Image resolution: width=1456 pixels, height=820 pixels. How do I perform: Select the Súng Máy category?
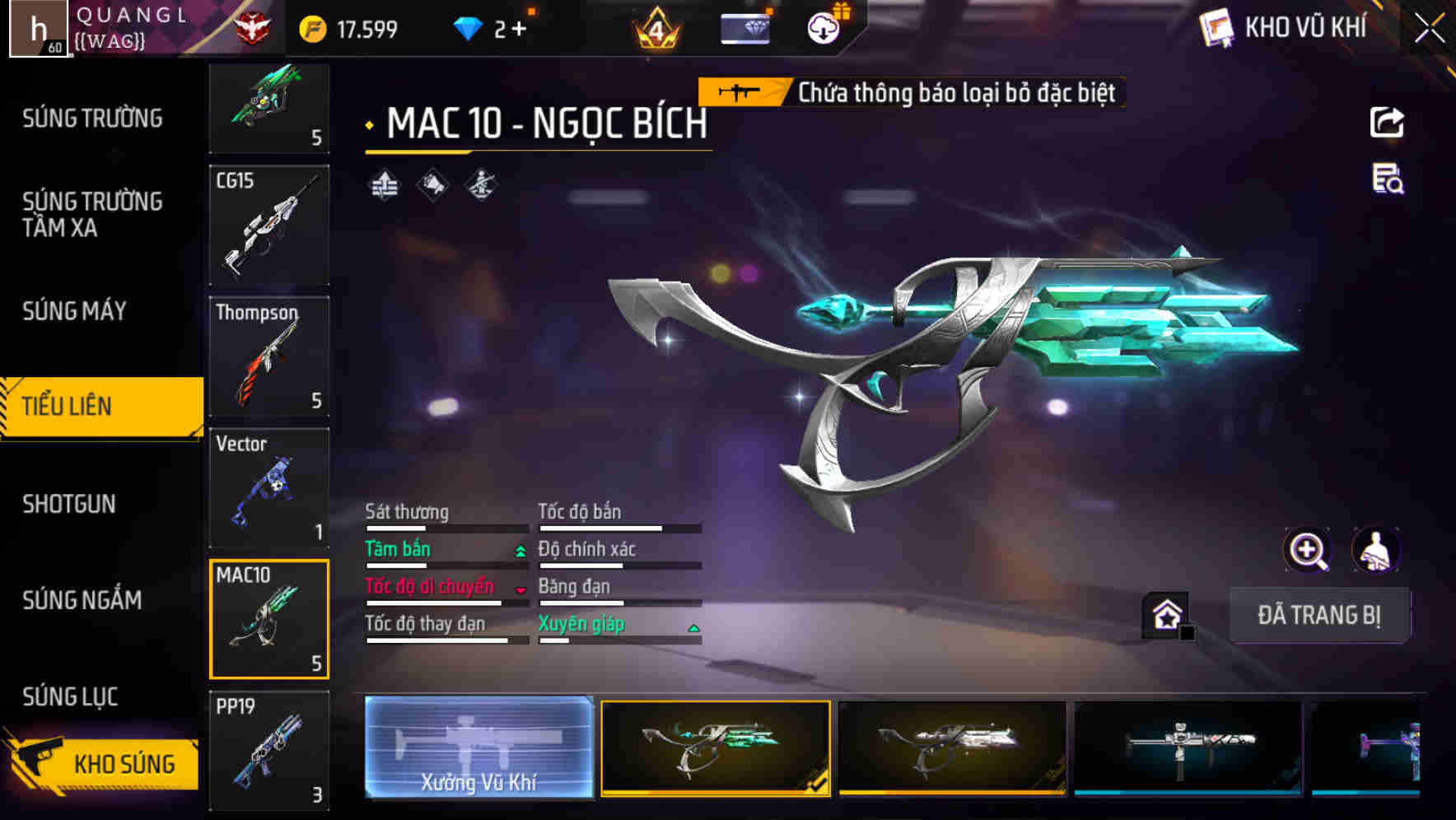click(74, 311)
